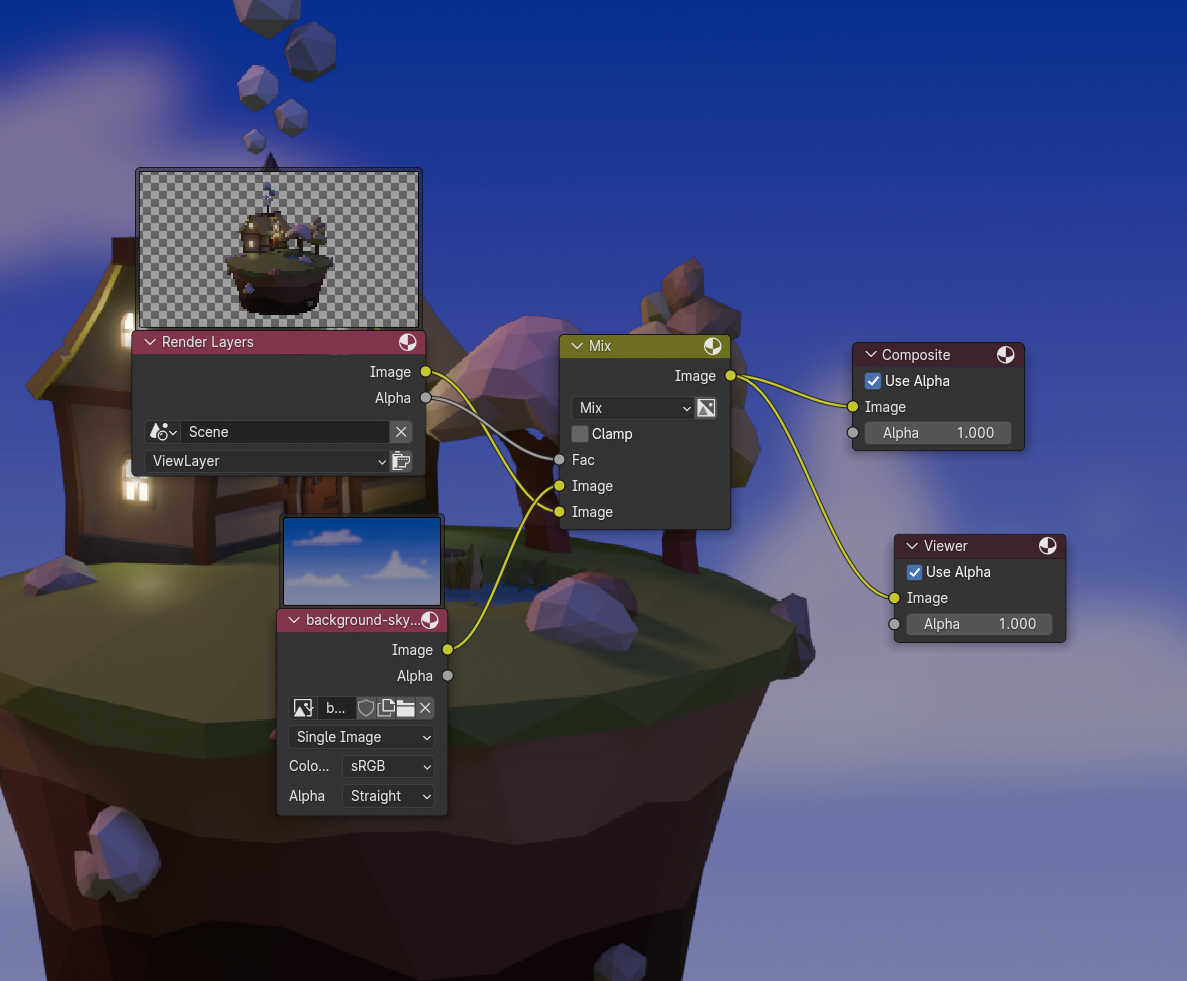Select the Scene name field
The image size is (1187, 981).
click(285, 432)
